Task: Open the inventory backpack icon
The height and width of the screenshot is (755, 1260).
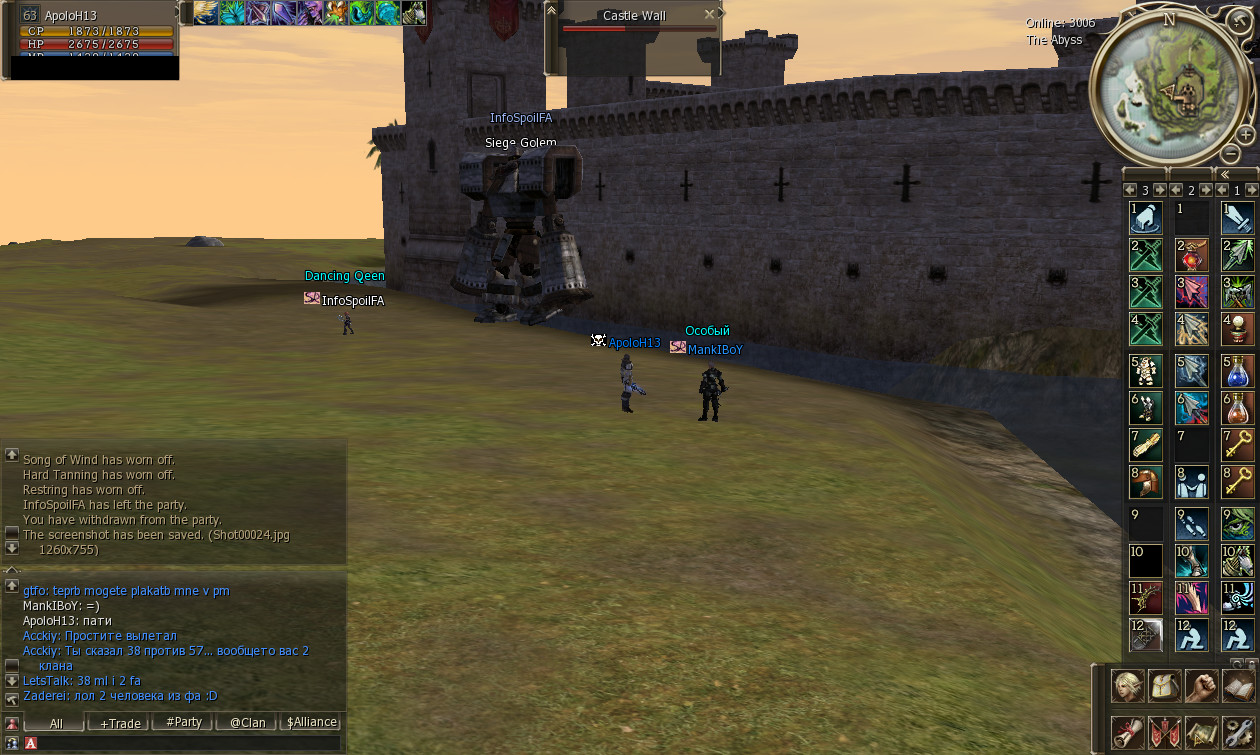Action: (1165, 686)
